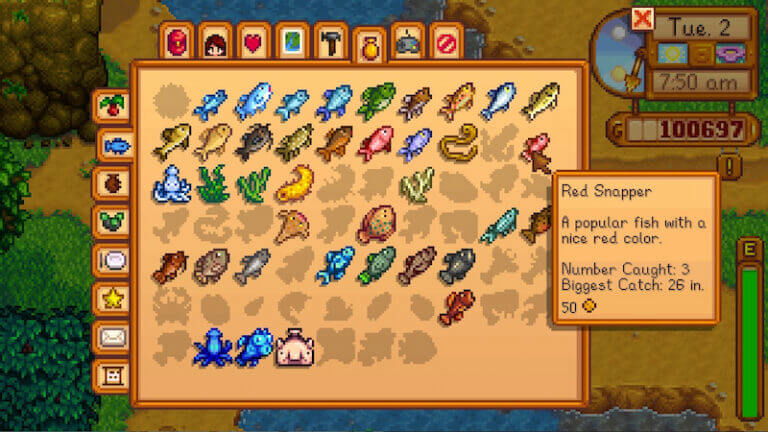Viewport: 768px width, 432px height.
Task: Select the fish collection side tab
Action: pos(115,146)
